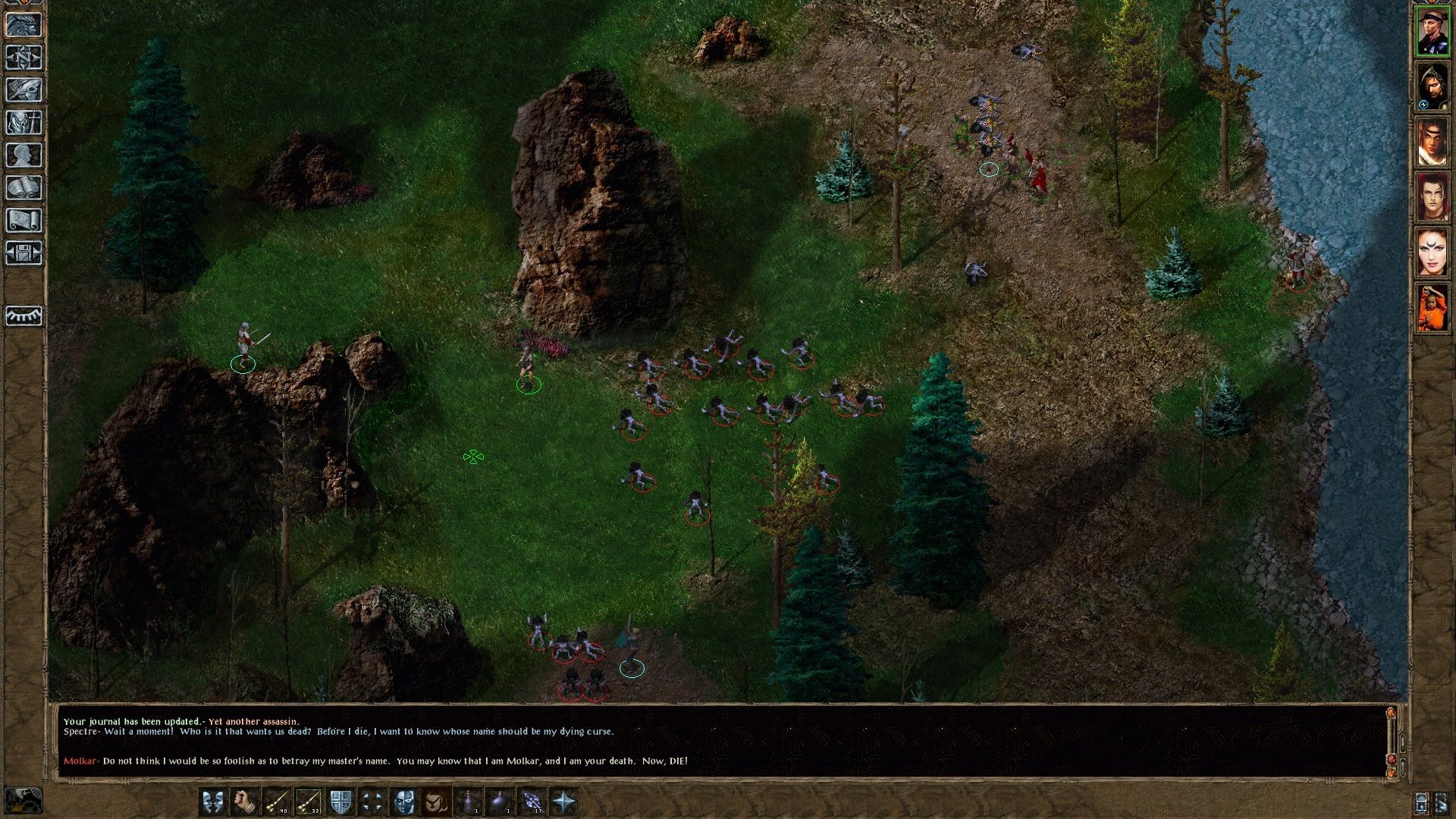
Task: Open the mage spellbook with the open book icon
Action: [24, 187]
